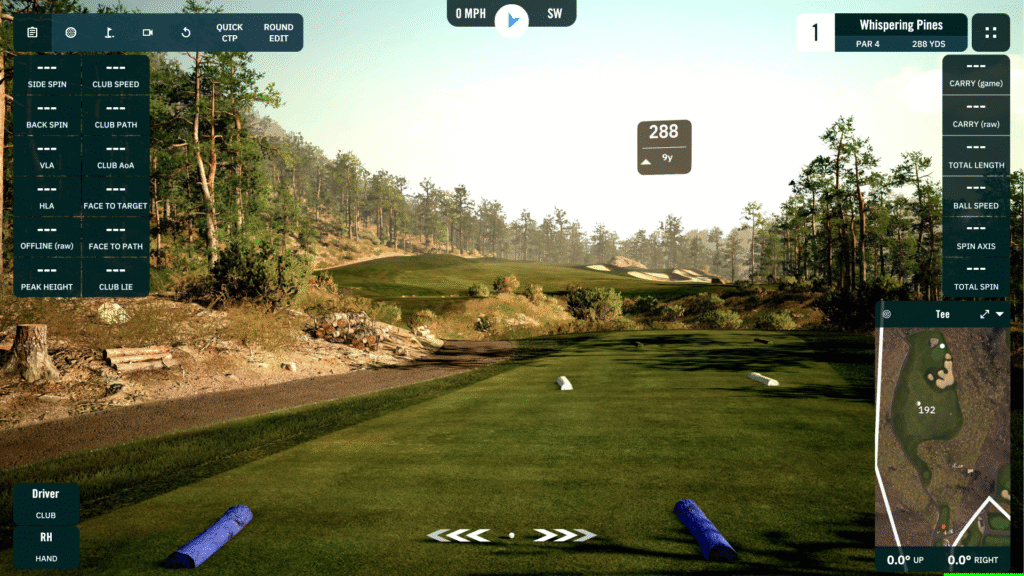Open the Round Edit menu
1024x576 pixels.
click(x=278, y=33)
